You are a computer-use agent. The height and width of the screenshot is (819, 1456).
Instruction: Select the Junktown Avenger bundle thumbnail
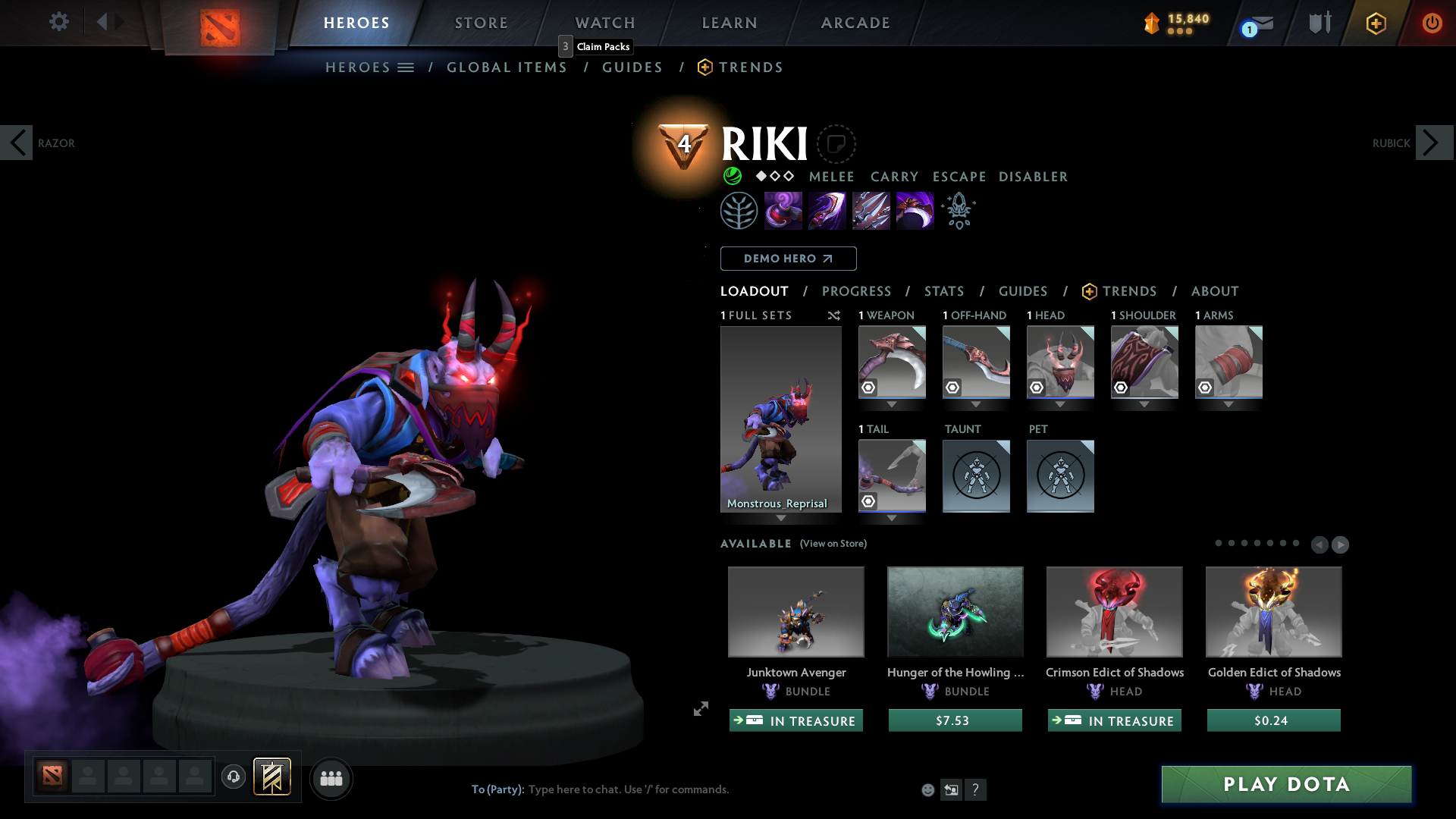tap(795, 612)
